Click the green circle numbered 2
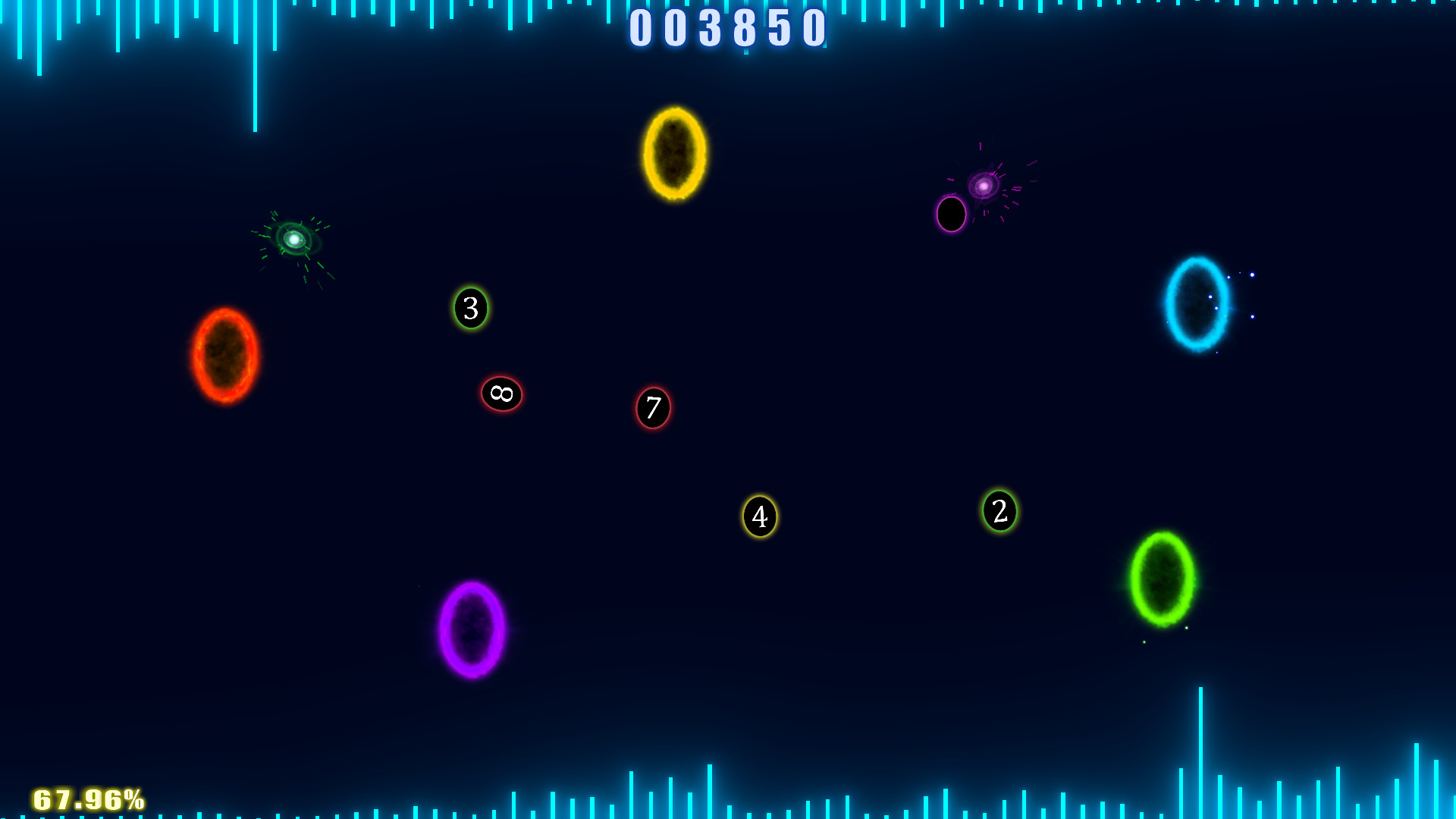The width and height of the screenshot is (1456, 819). (x=999, y=512)
